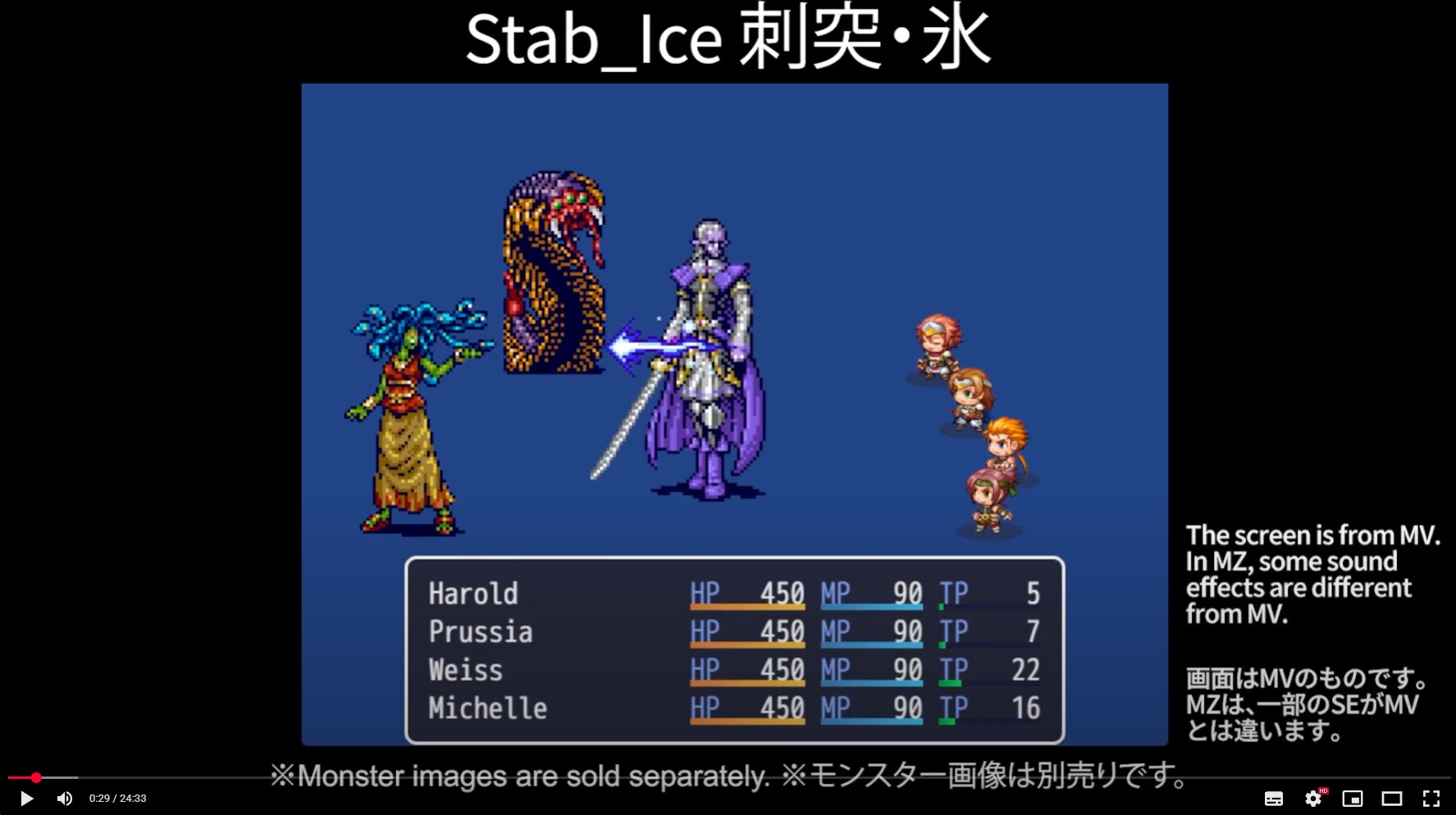Pick Weiss from the party list
This screenshot has width=1456, height=815.
click(465, 670)
